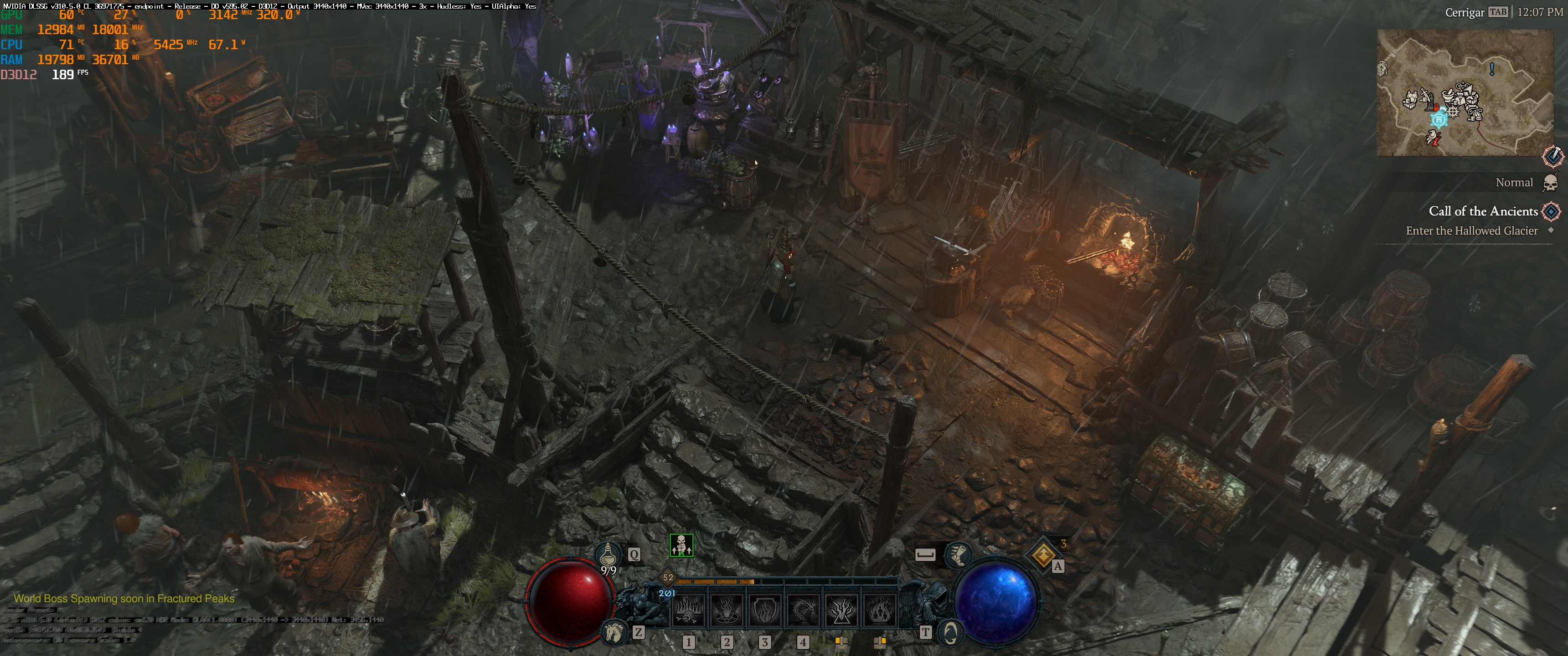Click the skull buff status icon
Viewport: 1568px width, 656px height.
[x=681, y=545]
